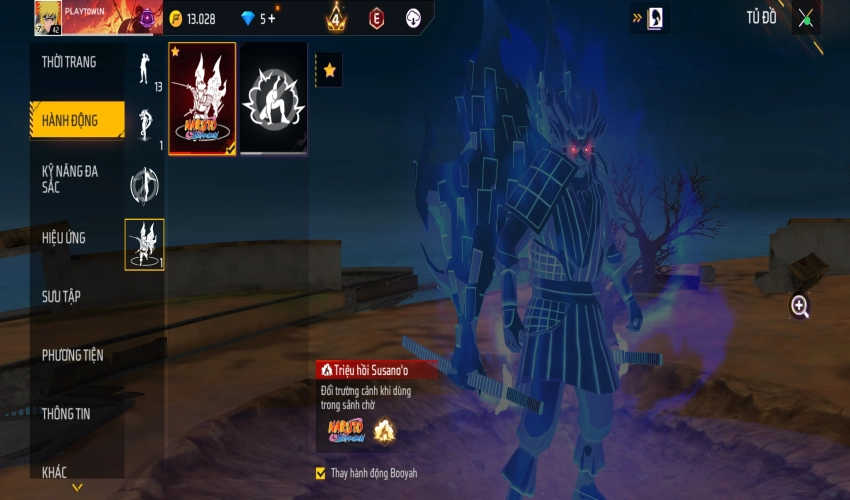Add diamonds with the plus button
Viewport: 850px width, 500px height.
[x=270, y=18]
